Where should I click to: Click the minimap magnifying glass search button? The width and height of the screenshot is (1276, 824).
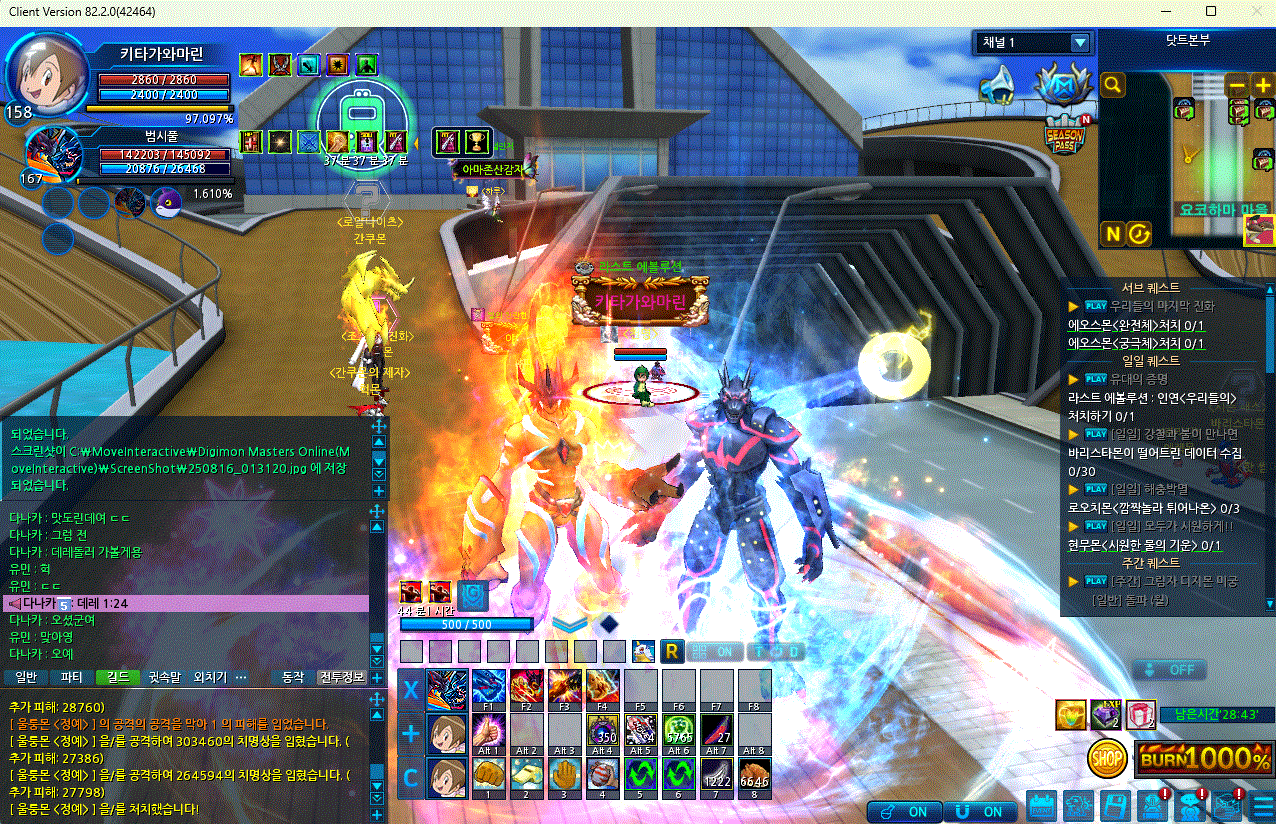[1112, 86]
